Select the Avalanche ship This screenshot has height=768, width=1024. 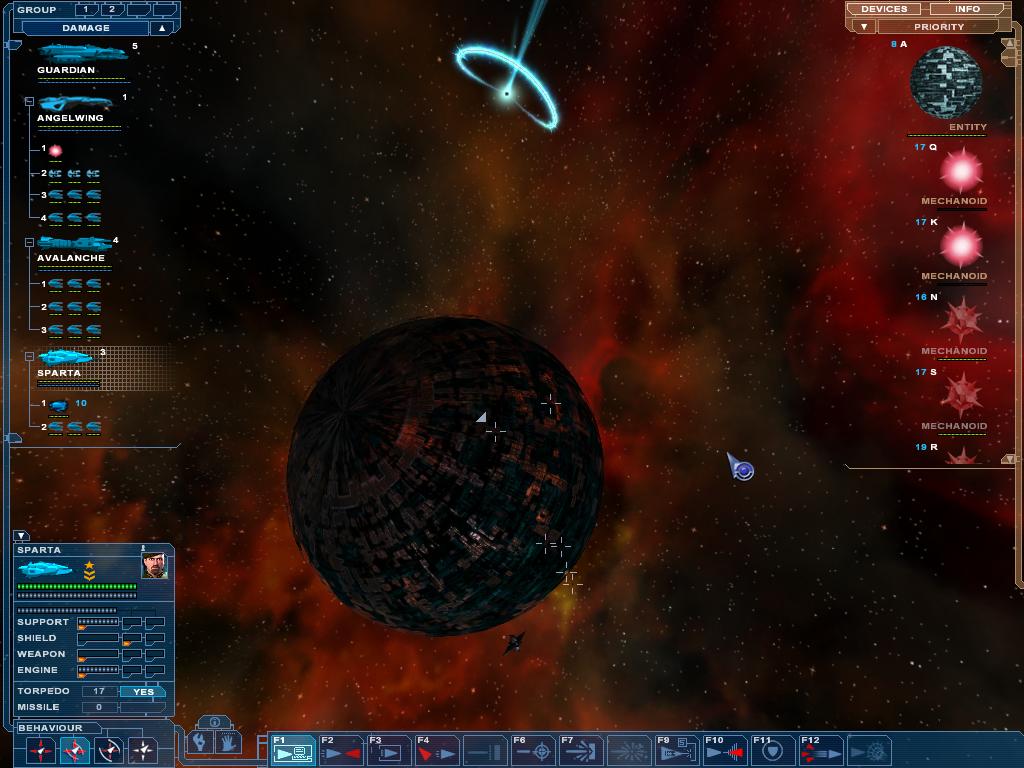[x=74, y=243]
